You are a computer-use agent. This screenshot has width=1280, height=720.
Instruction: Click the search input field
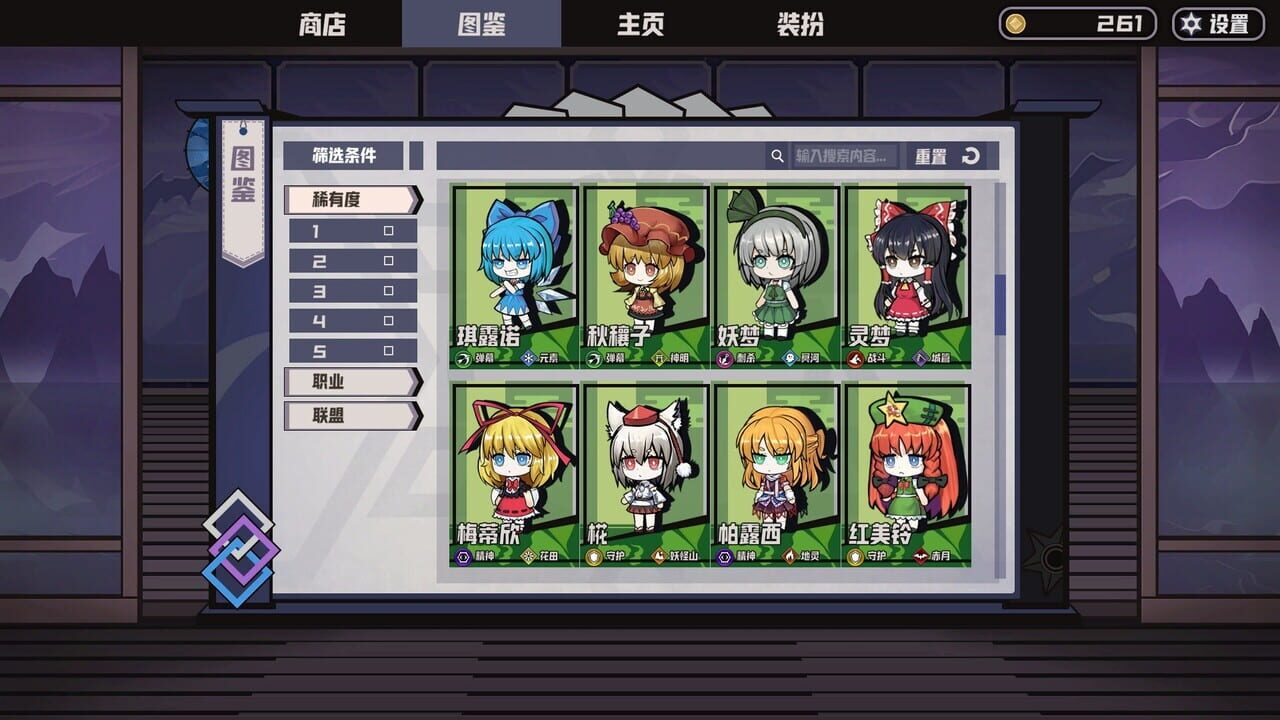pos(845,156)
